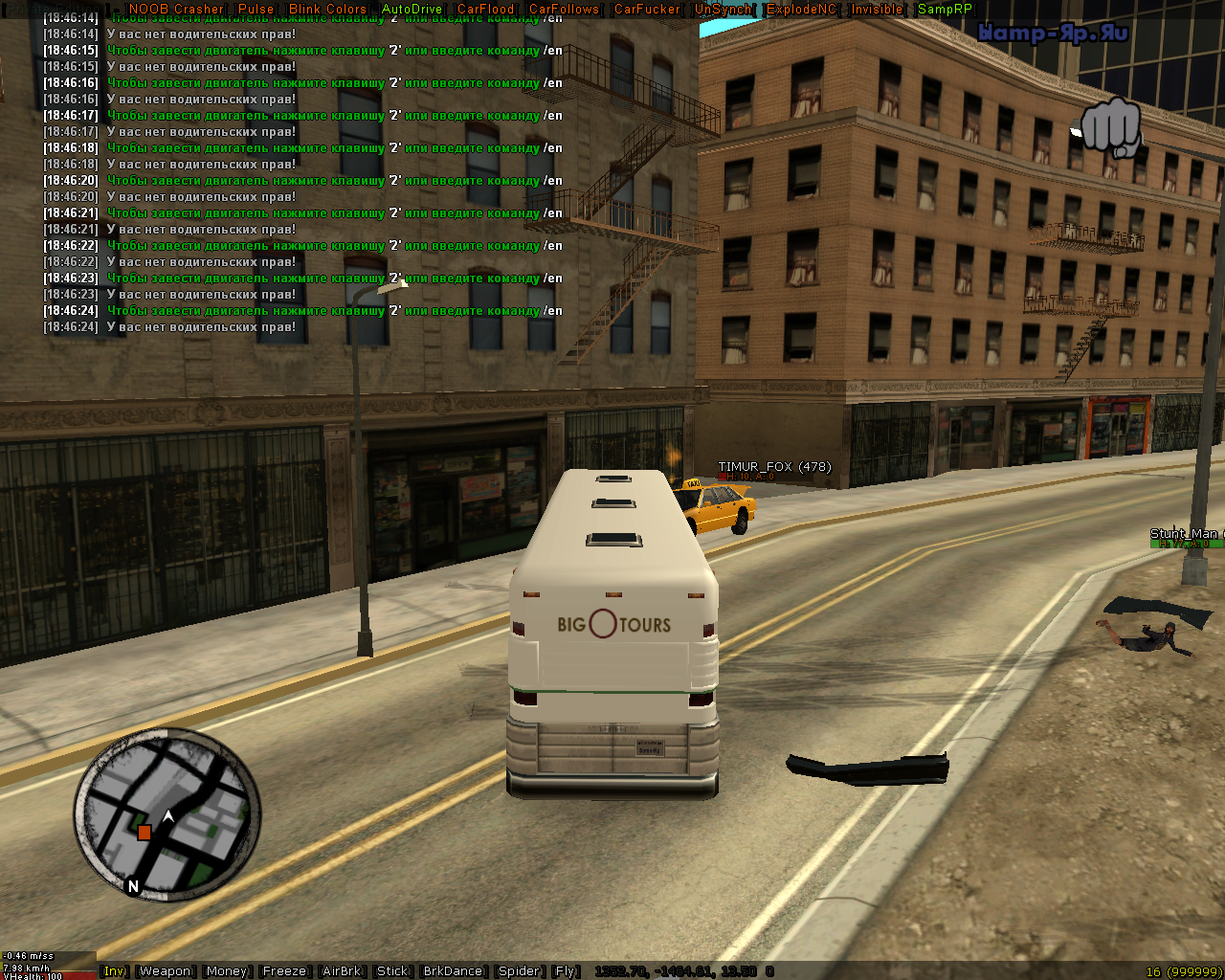Enable AirBrk in the bottom bar
The width and height of the screenshot is (1225, 980).
click(342, 971)
